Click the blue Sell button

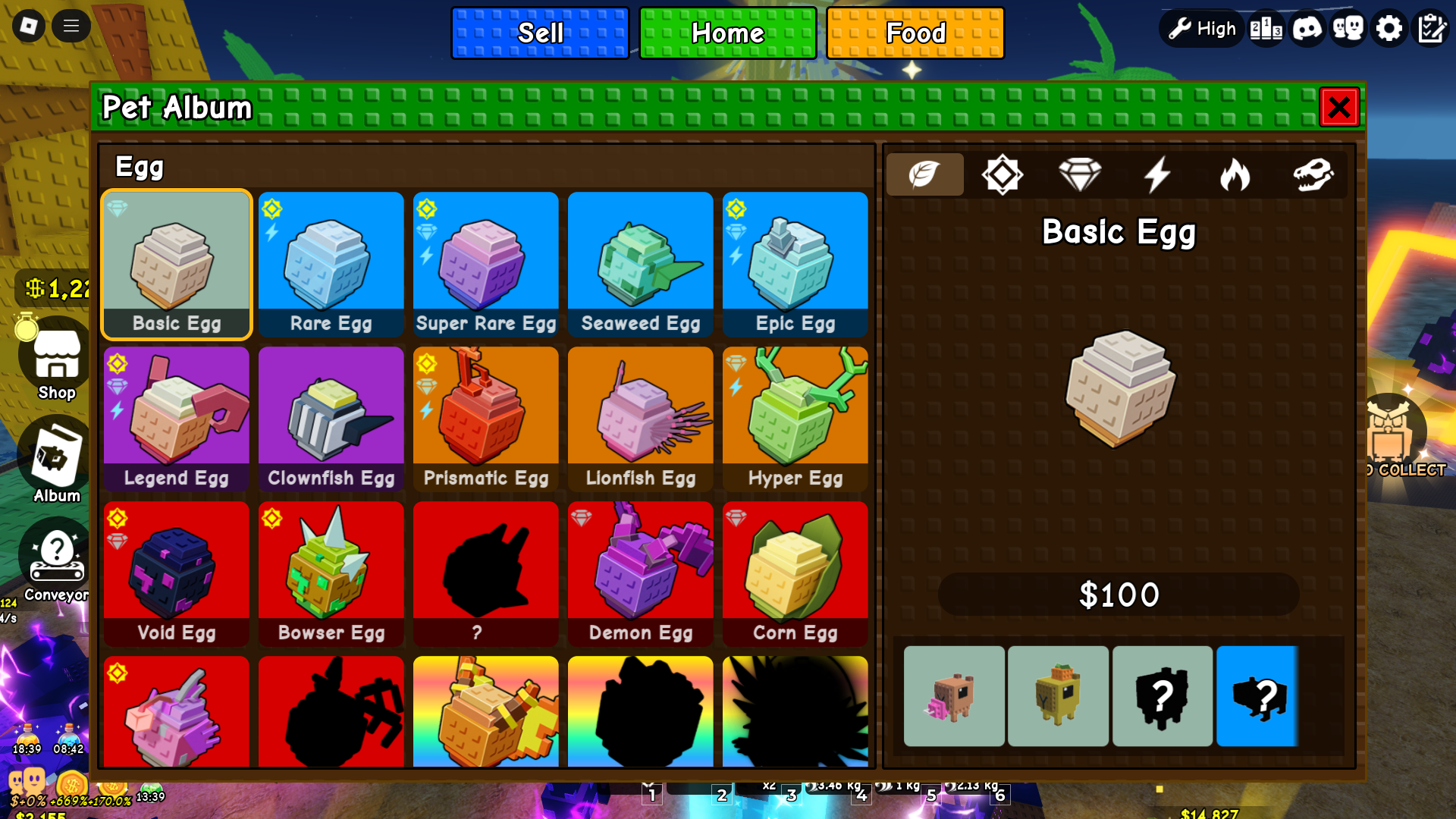(x=540, y=33)
